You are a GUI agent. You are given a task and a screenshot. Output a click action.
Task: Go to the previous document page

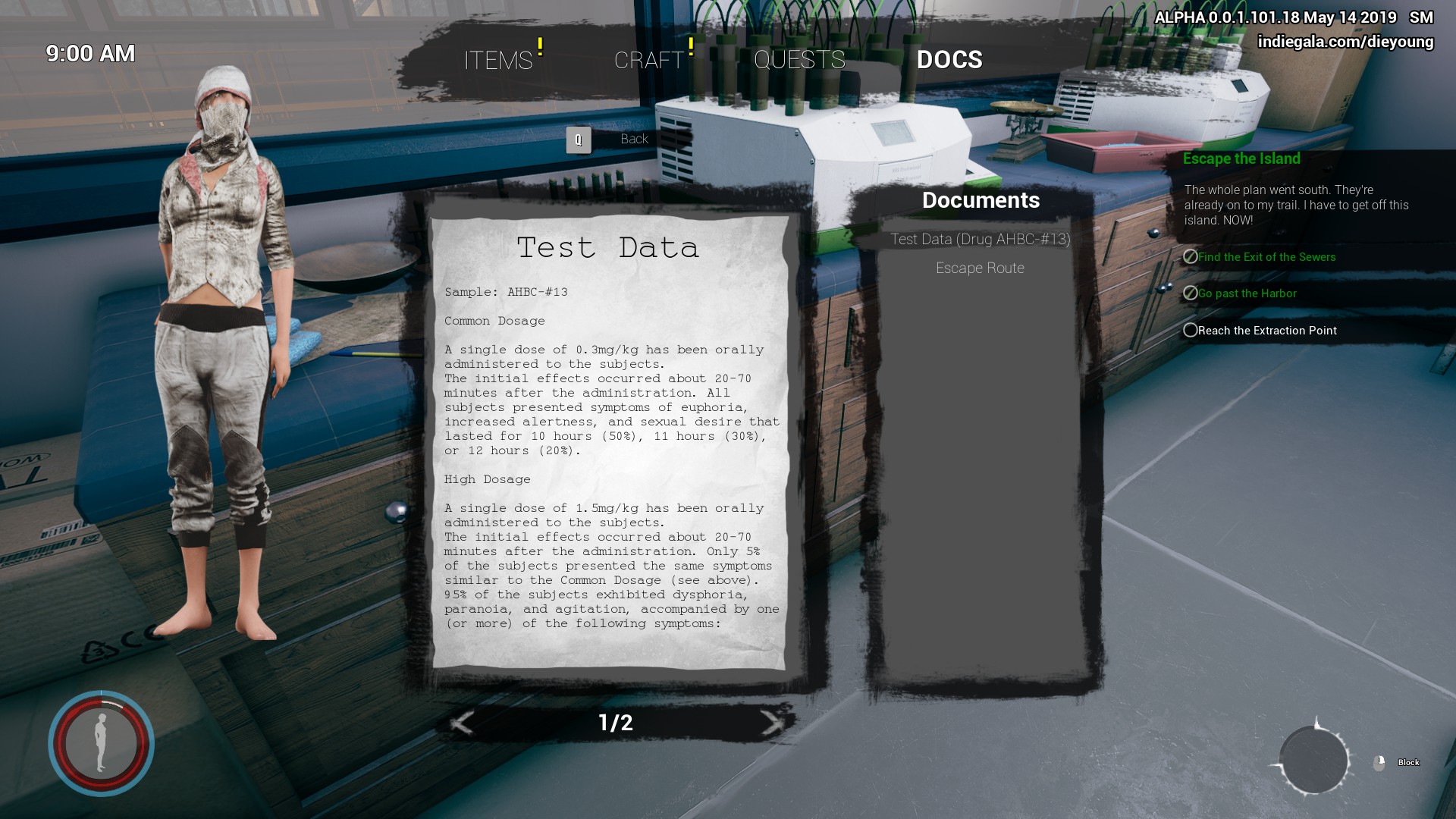462,723
